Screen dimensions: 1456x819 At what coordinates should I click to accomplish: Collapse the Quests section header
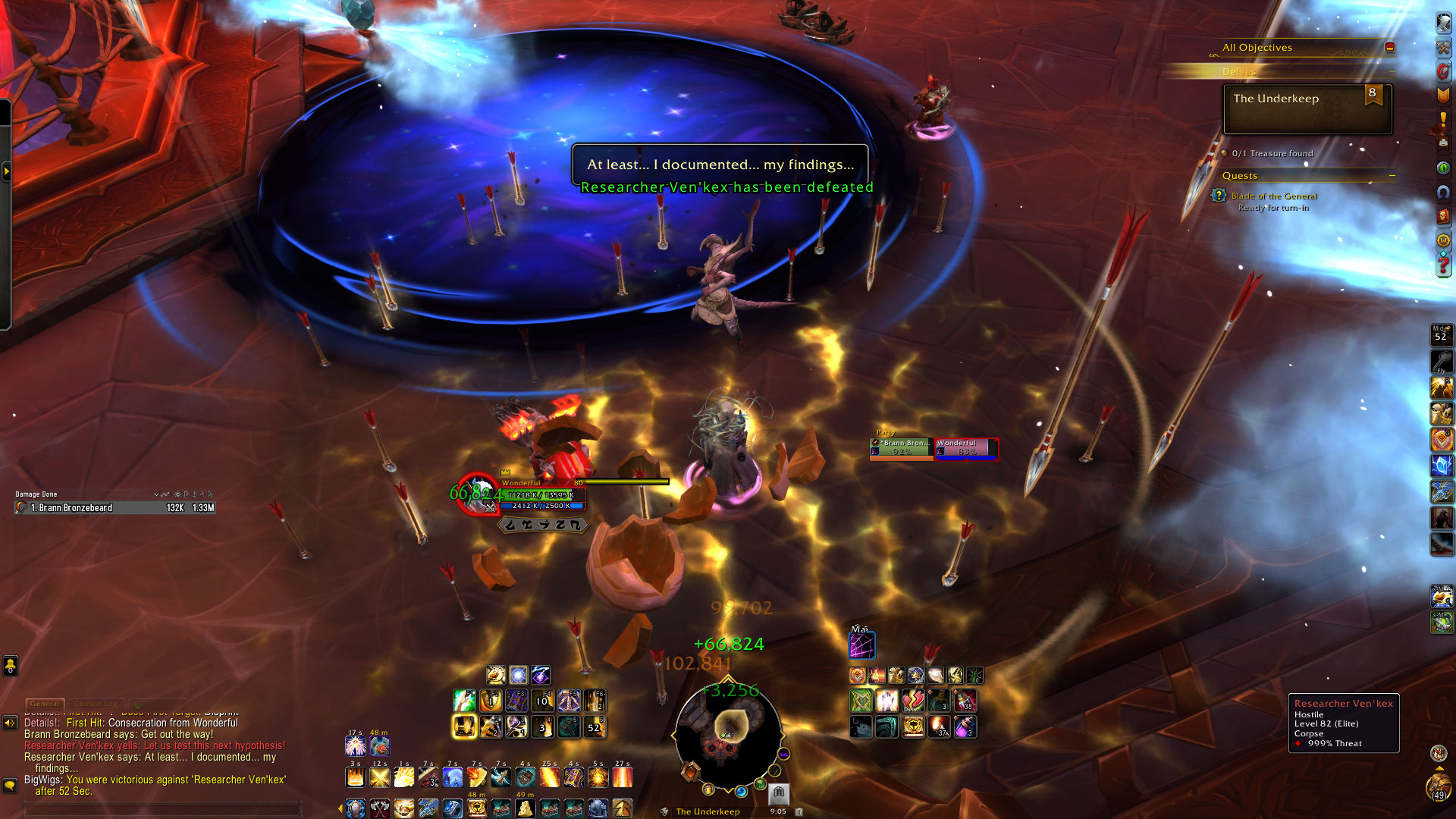tap(1392, 176)
